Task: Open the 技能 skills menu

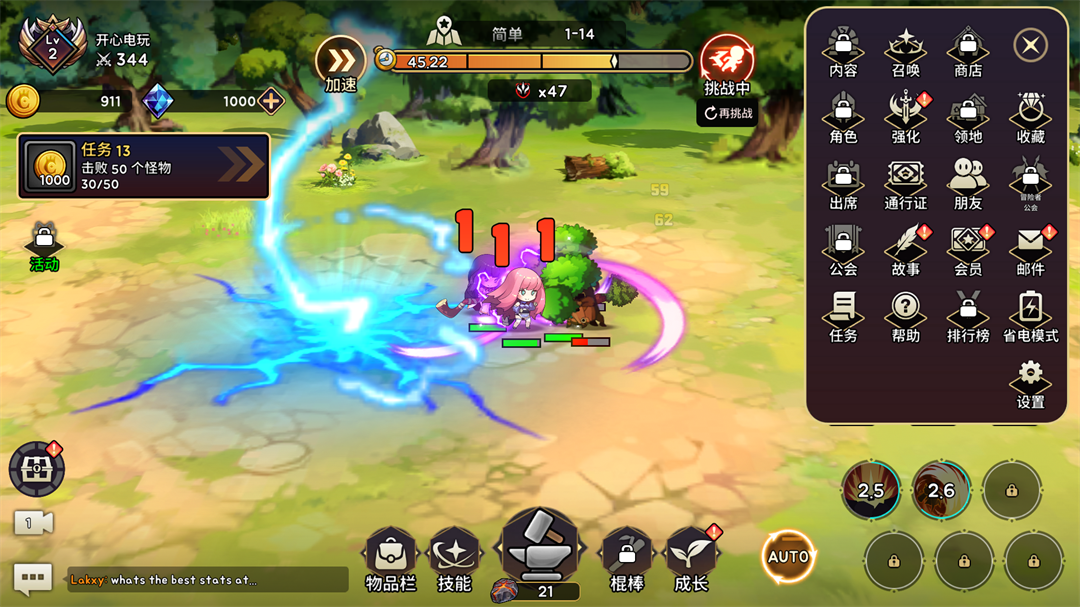Action: [x=454, y=558]
